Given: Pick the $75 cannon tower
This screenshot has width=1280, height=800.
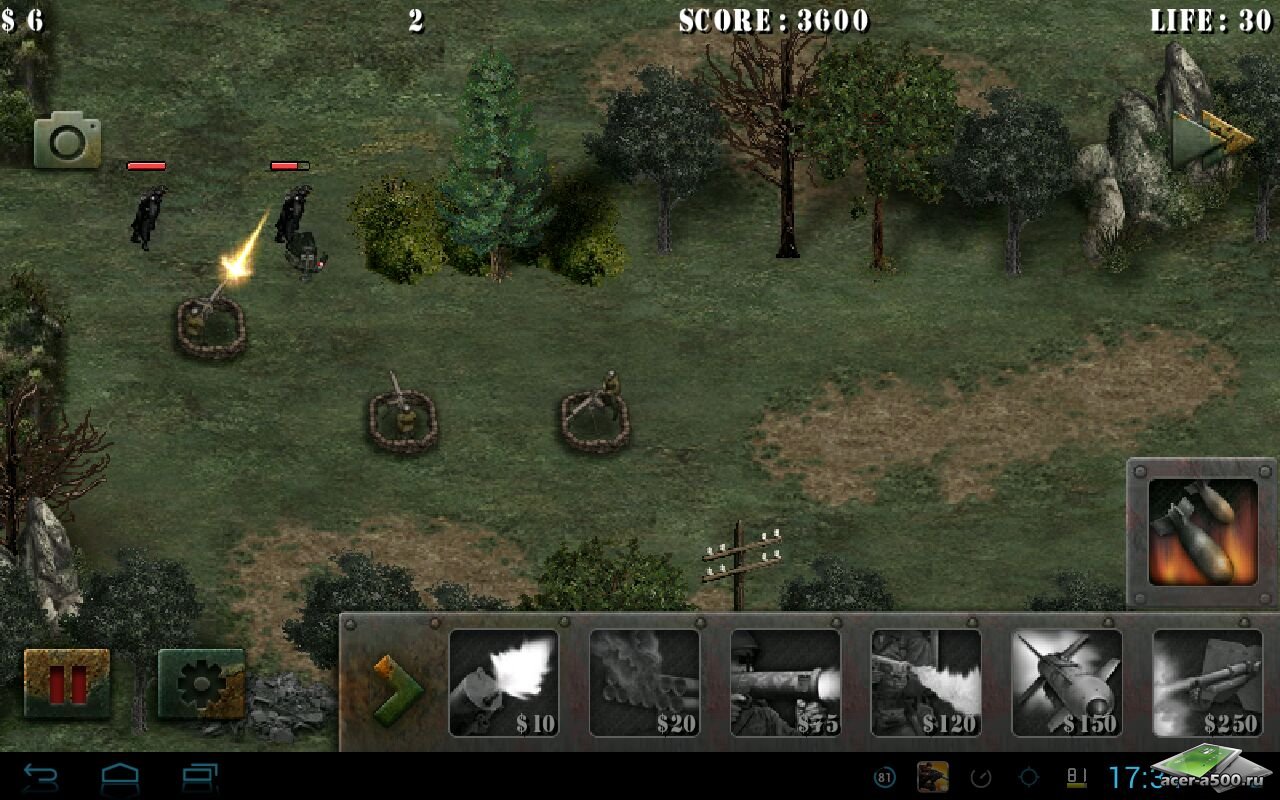Looking at the screenshot, I should tap(786, 683).
